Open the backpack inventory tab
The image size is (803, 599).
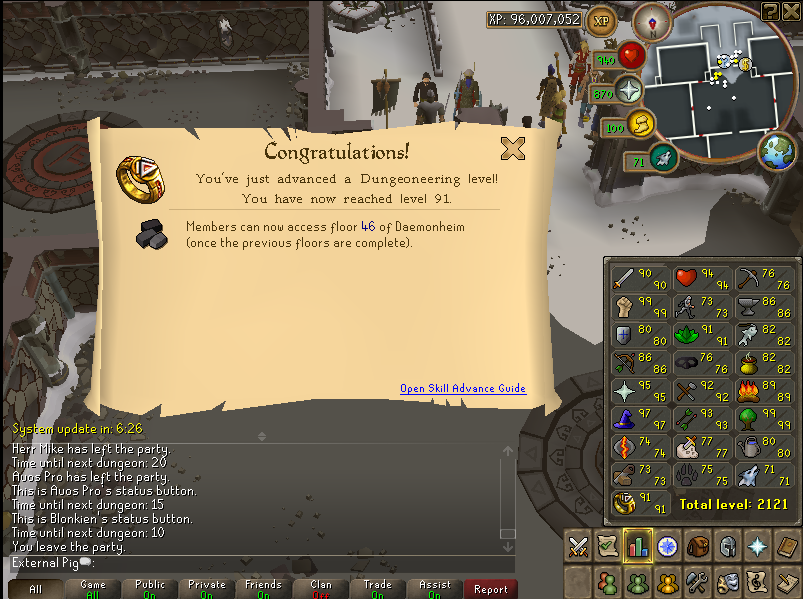click(x=697, y=546)
